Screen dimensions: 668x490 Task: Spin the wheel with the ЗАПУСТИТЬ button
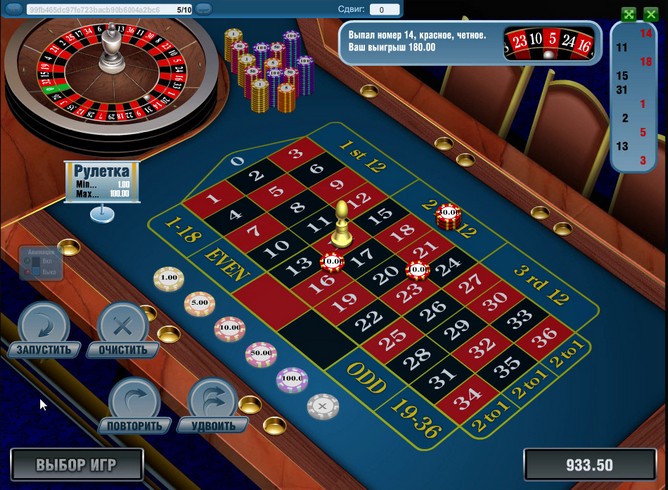[42, 332]
